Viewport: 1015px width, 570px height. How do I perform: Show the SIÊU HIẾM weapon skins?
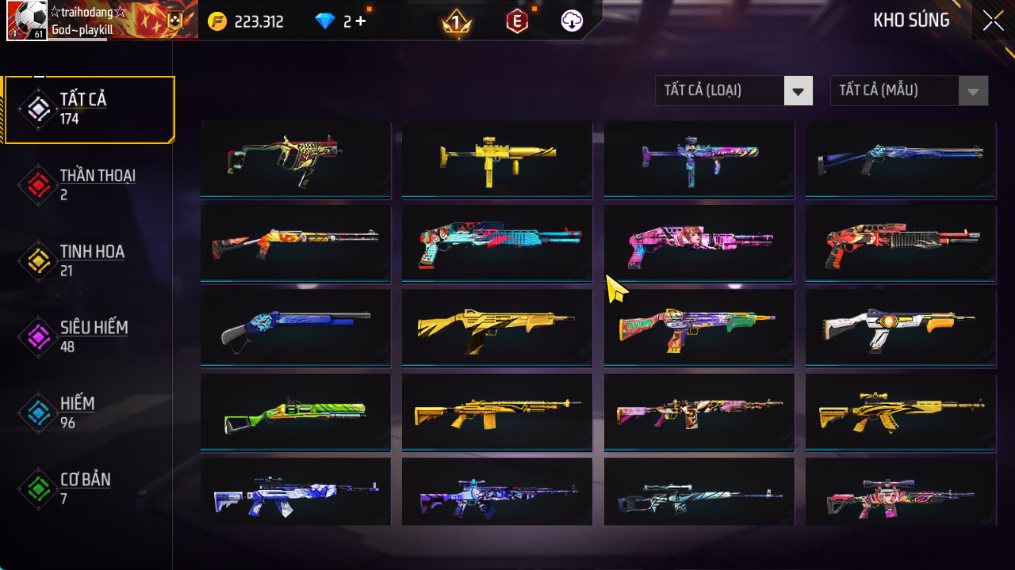click(90, 336)
